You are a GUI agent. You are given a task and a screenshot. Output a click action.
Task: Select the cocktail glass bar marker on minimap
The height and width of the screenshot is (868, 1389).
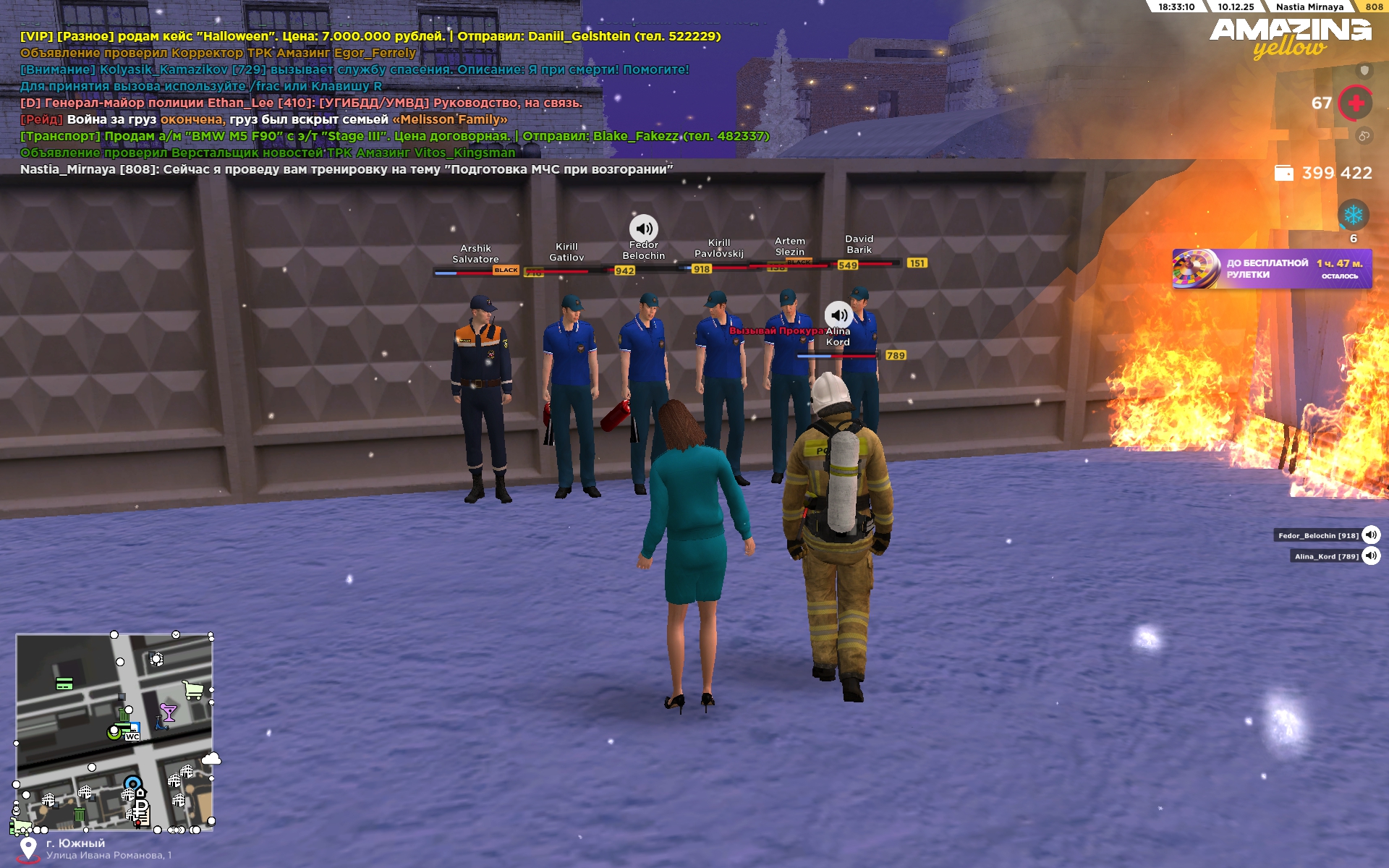[169, 713]
